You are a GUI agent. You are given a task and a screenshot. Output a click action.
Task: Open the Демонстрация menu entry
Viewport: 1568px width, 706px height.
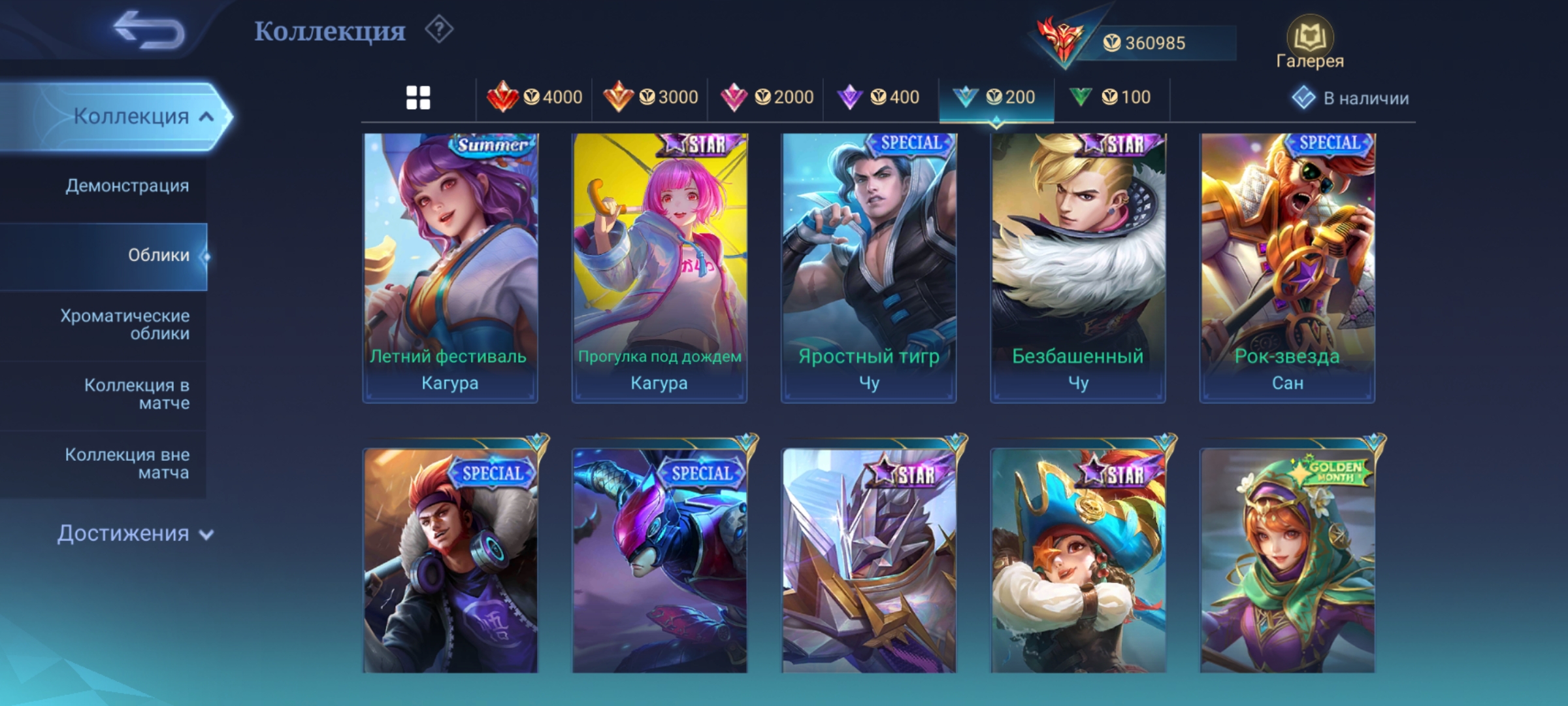point(127,186)
